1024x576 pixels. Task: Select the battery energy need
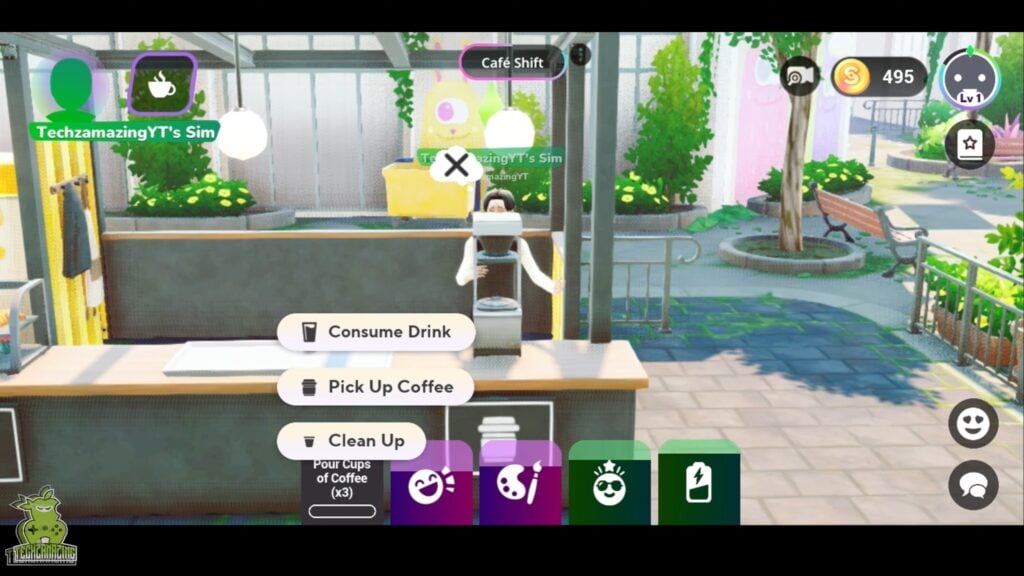698,484
